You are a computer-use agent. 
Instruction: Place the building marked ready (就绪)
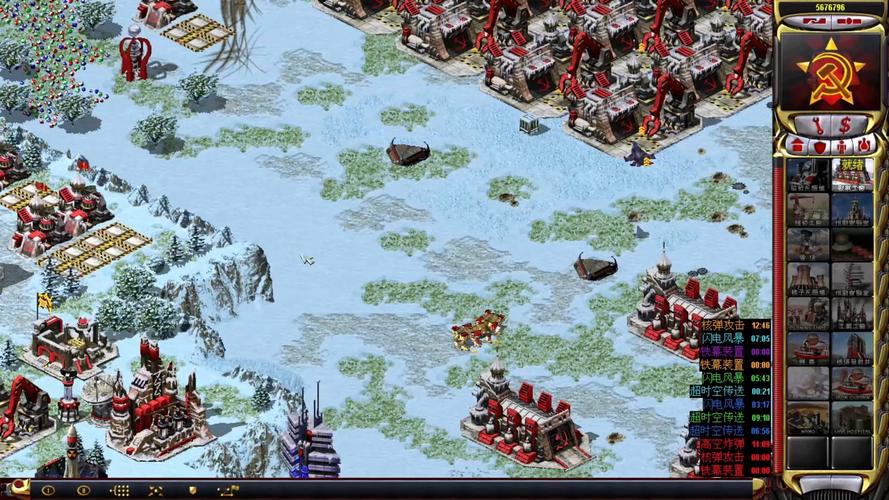(851, 174)
